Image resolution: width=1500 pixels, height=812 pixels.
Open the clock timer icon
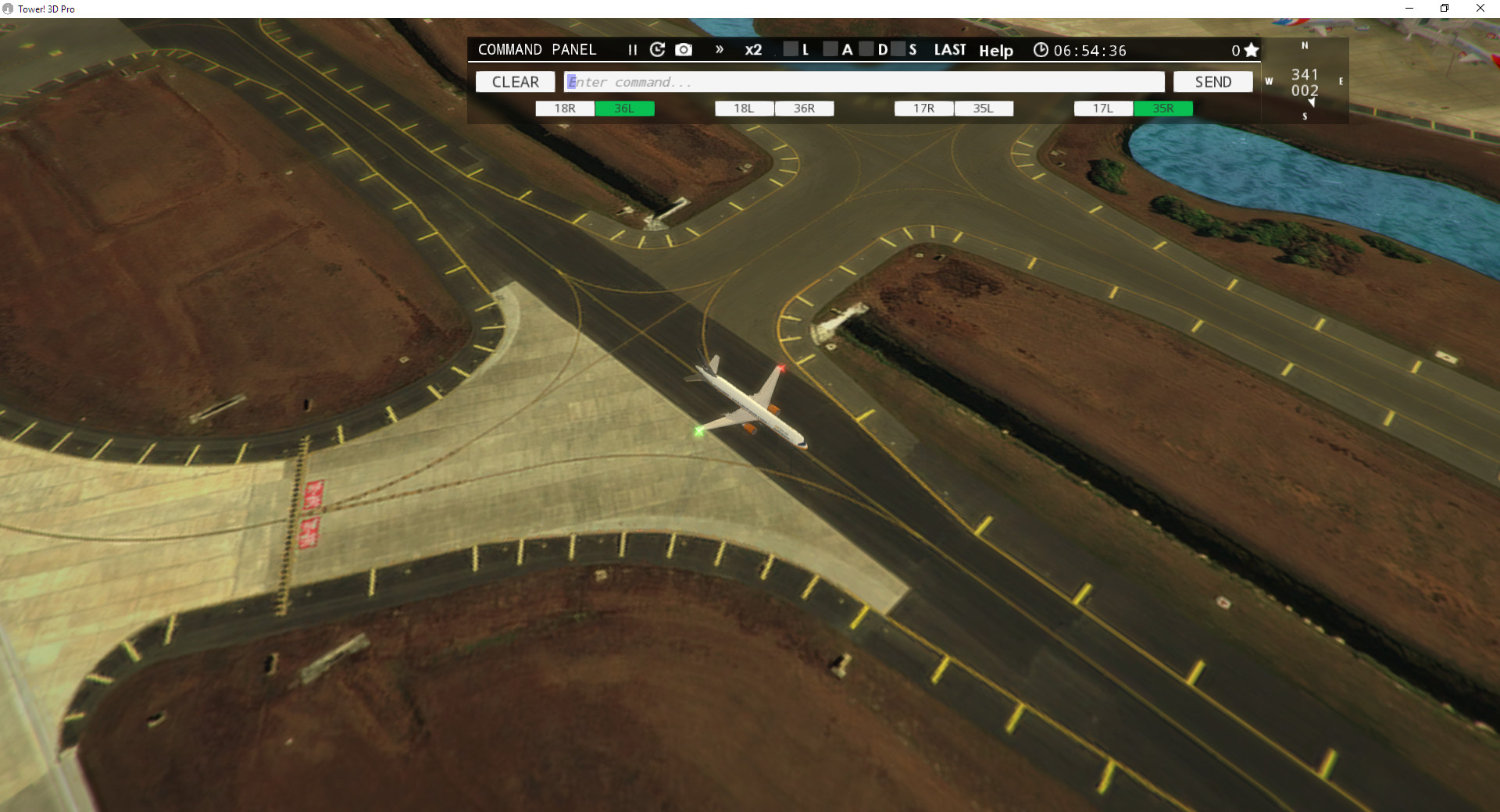[1041, 49]
